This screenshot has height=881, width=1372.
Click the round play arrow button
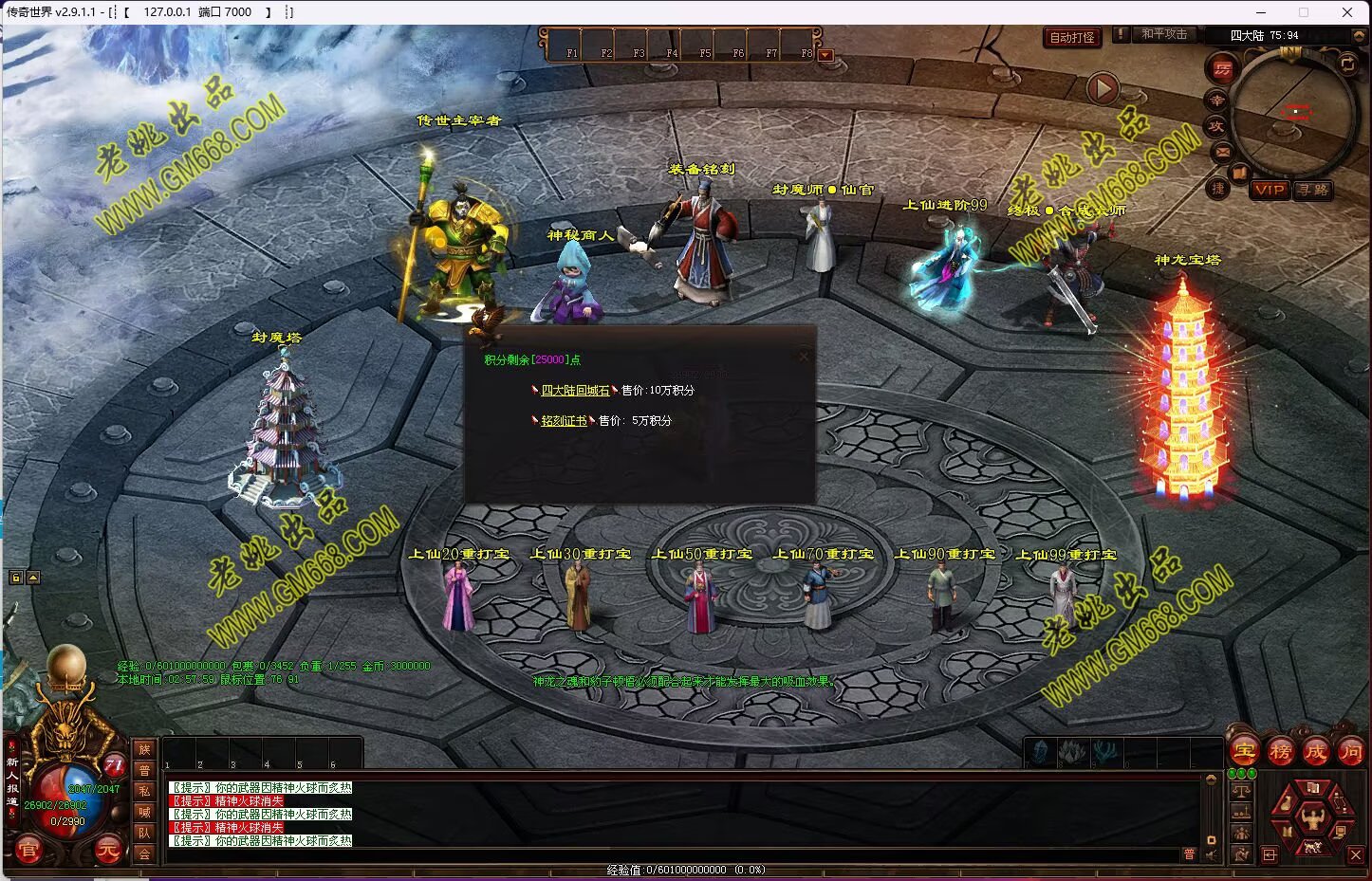coord(1102,89)
